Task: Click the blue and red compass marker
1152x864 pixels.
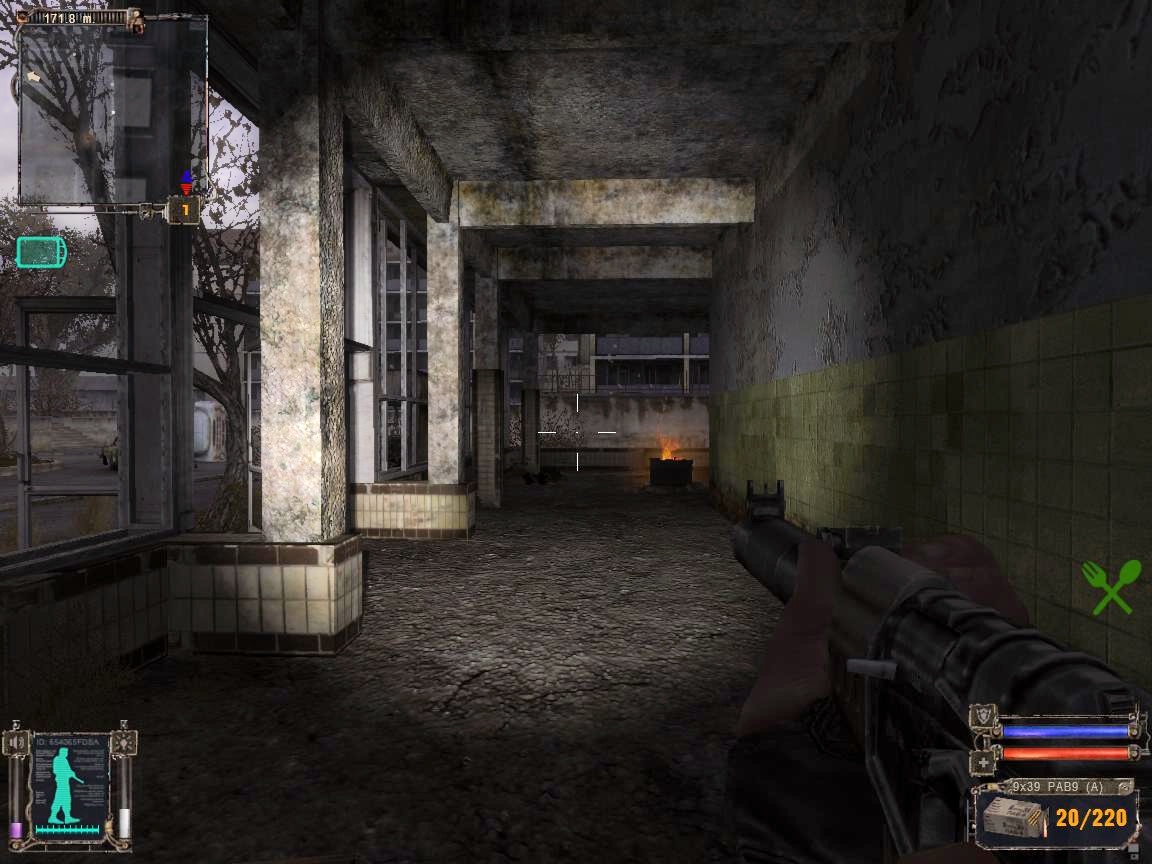Action: [x=185, y=182]
